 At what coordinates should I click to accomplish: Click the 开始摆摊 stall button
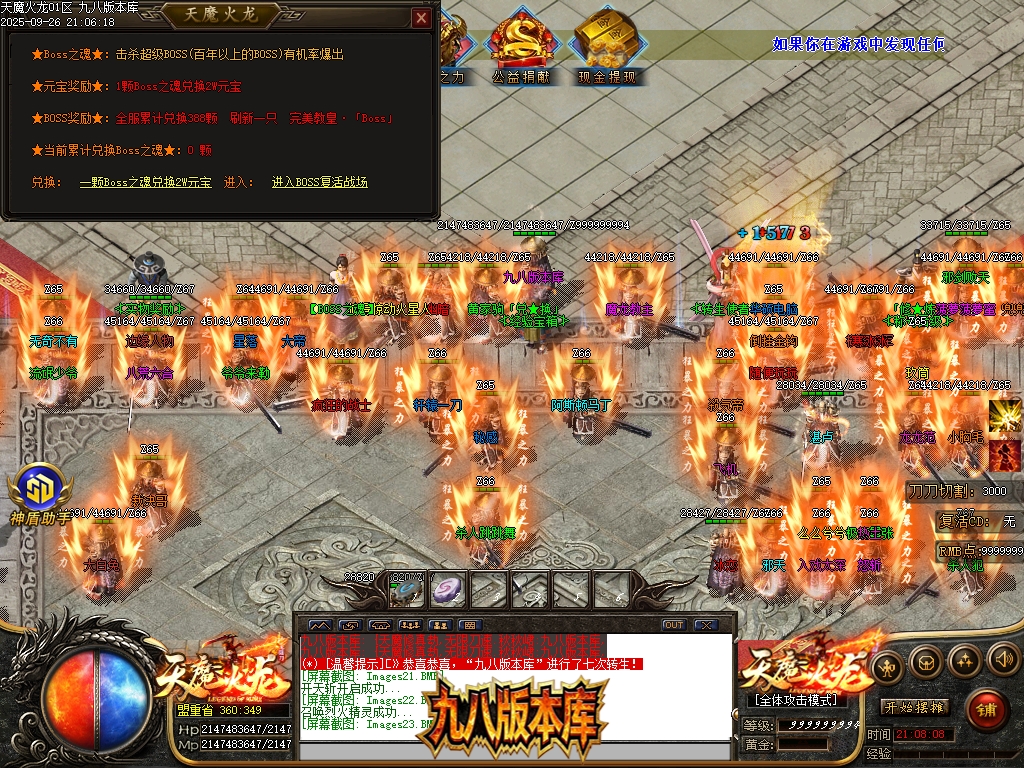point(915,707)
